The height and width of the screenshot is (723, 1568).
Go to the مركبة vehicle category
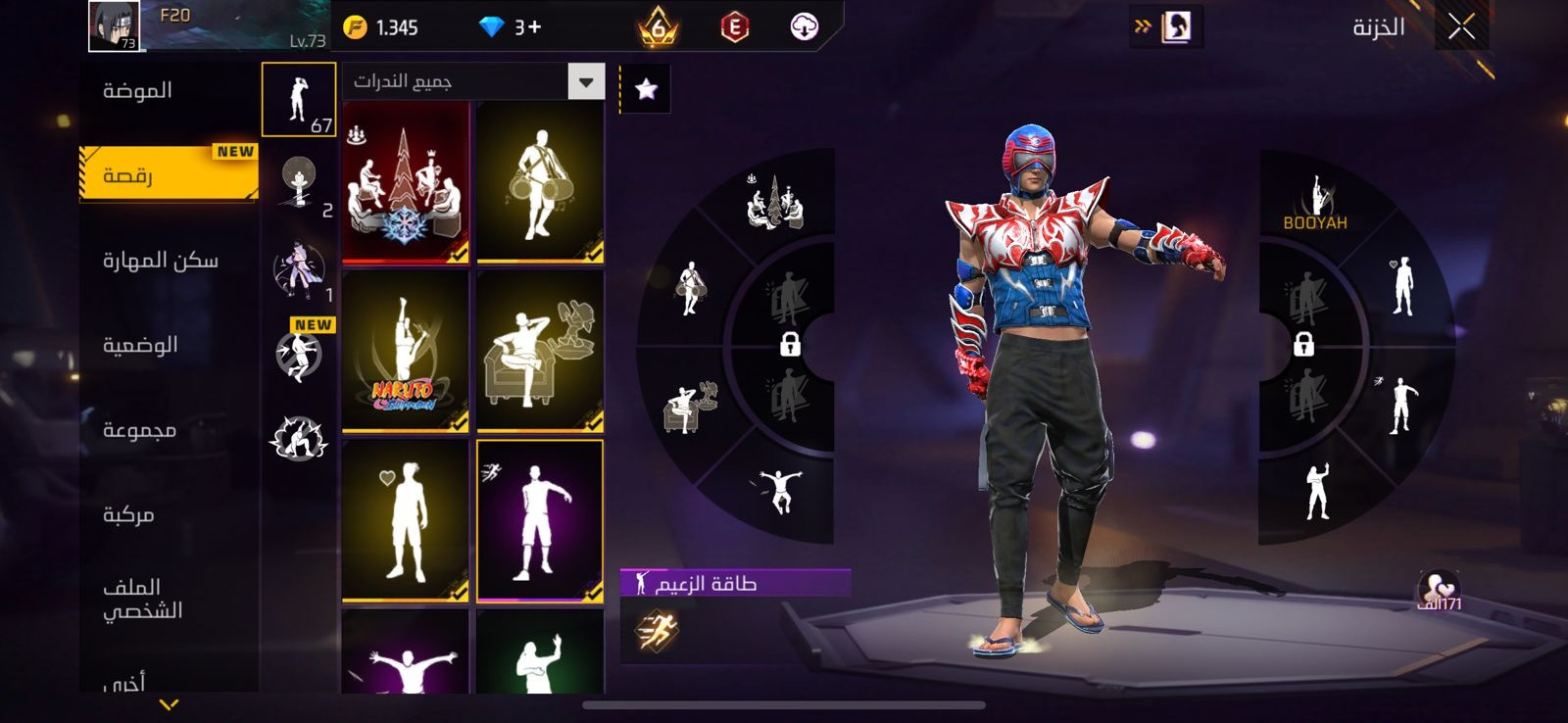coord(128,515)
